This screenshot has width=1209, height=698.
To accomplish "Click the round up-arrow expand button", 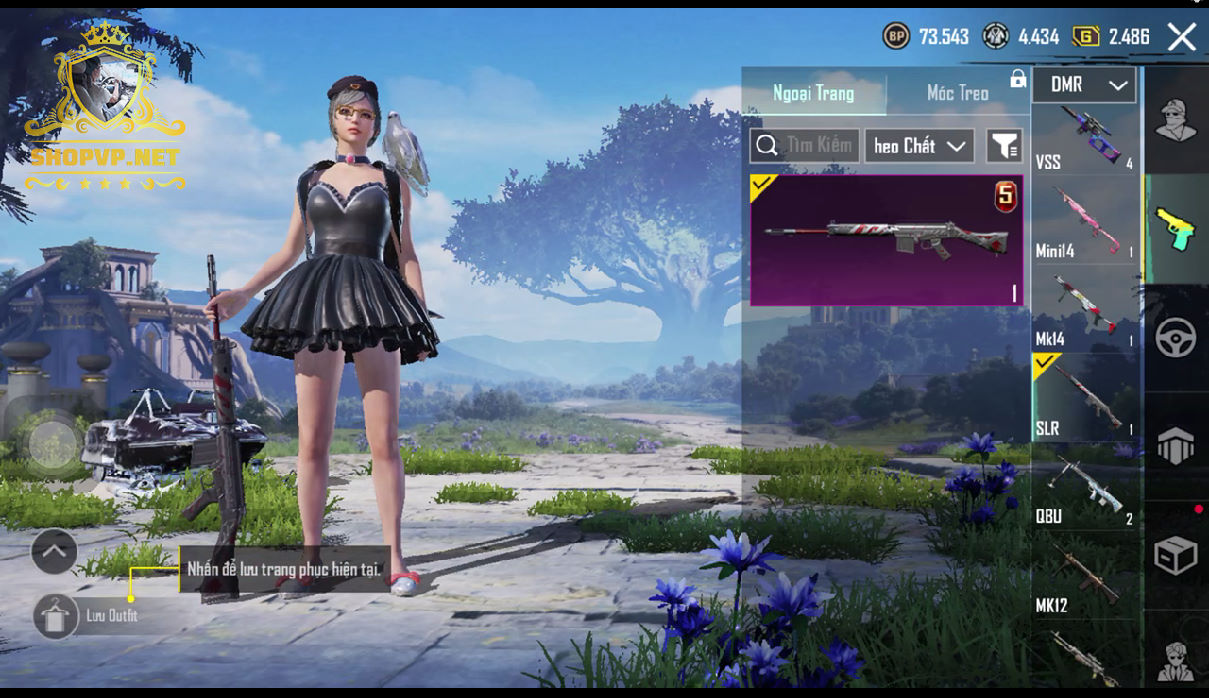I will 54,550.
